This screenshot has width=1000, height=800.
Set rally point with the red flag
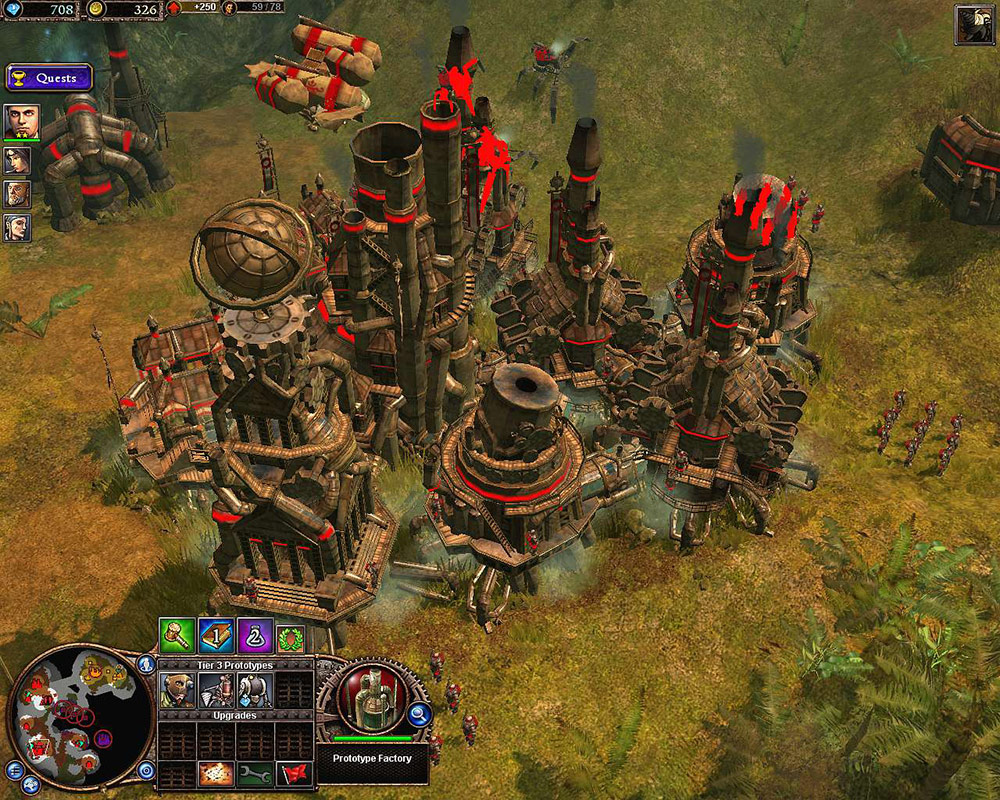293,773
